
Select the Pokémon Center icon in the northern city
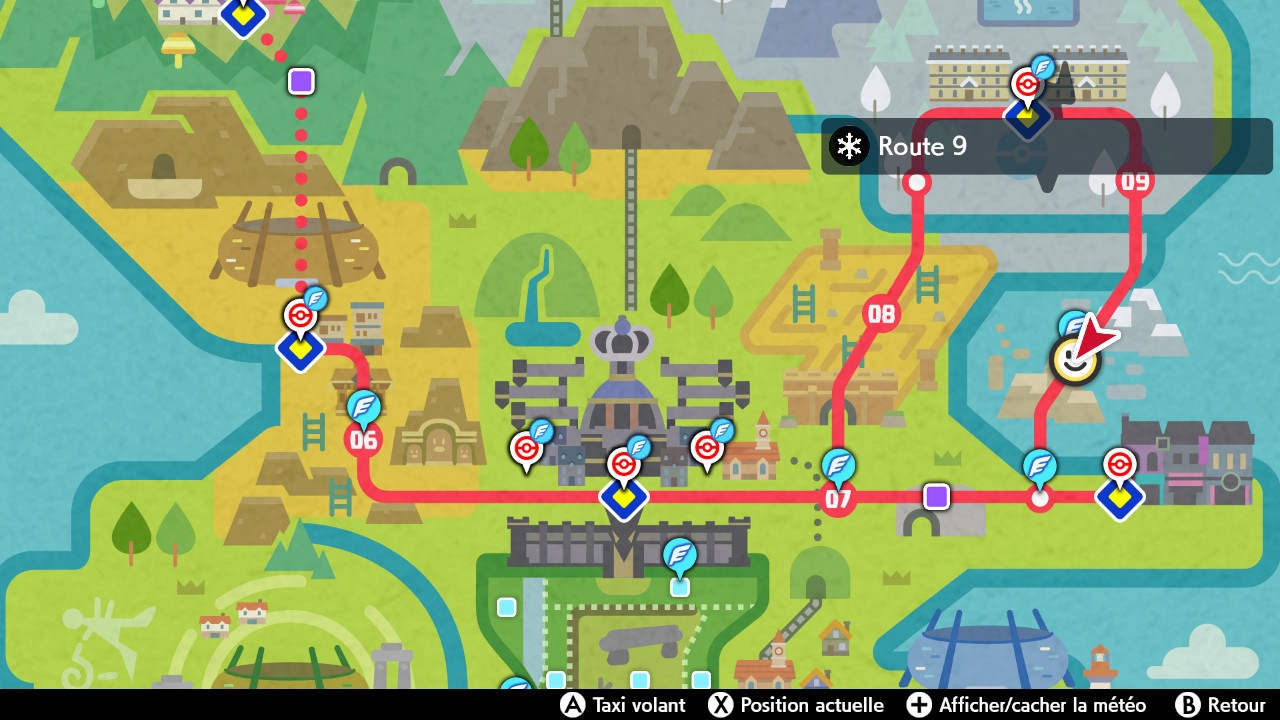pos(1027,85)
